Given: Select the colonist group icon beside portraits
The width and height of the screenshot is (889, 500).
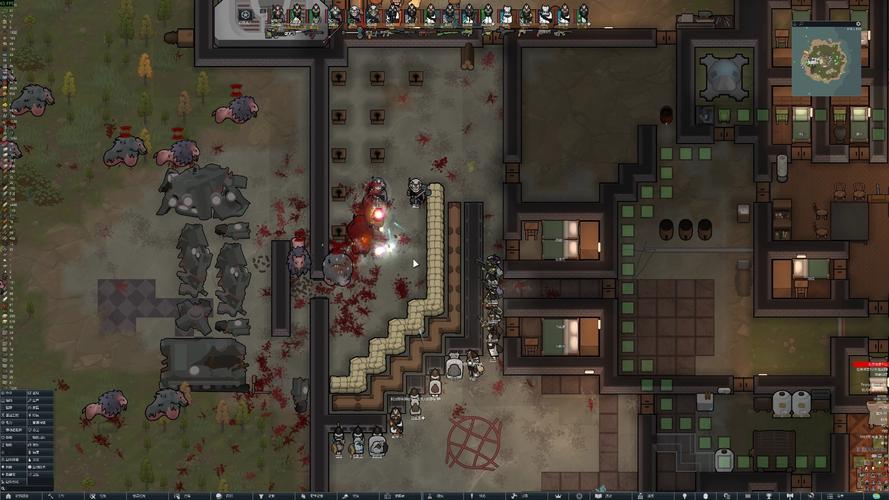Looking at the screenshot, I should (246, 14).
